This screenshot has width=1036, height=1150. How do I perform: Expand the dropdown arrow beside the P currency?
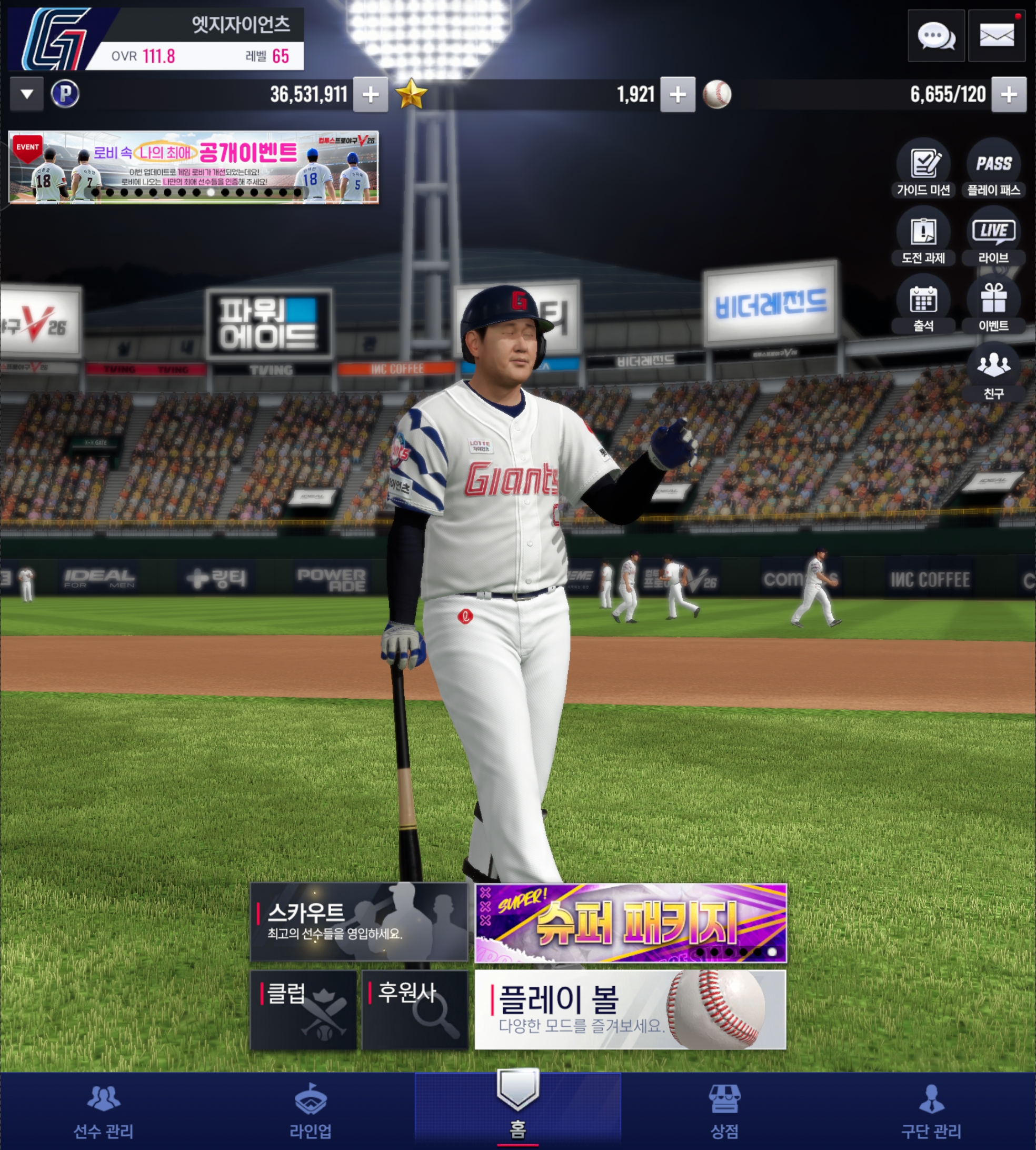[x=27, y=94]
